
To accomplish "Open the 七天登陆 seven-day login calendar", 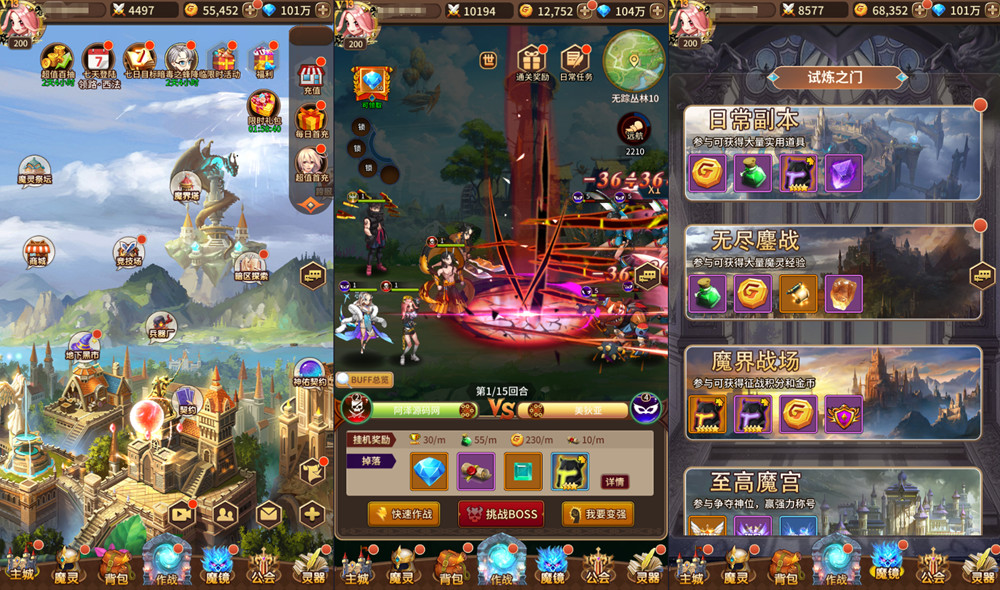I will (x=97, y=62).
